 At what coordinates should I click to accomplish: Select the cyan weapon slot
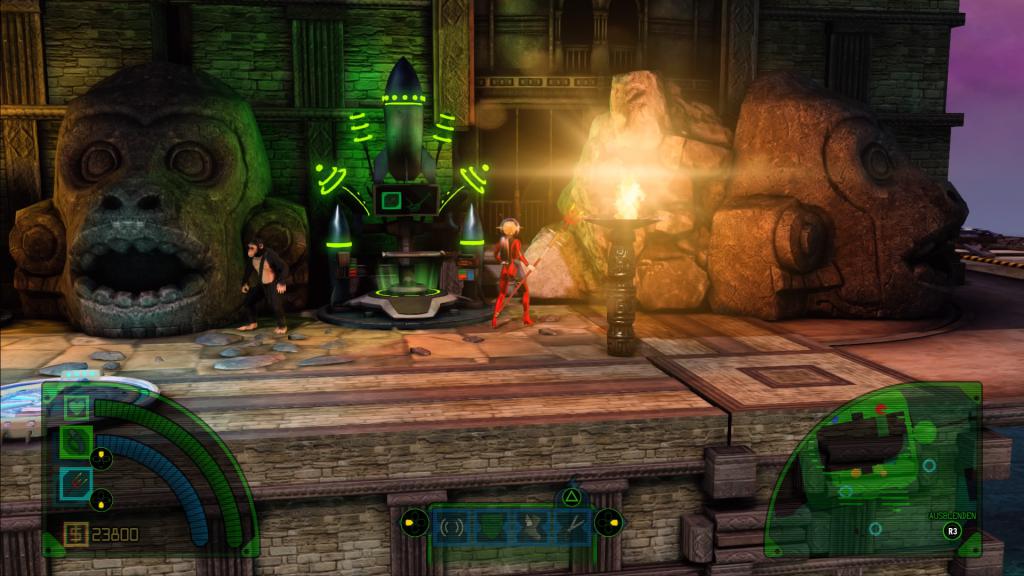point(78,482)
